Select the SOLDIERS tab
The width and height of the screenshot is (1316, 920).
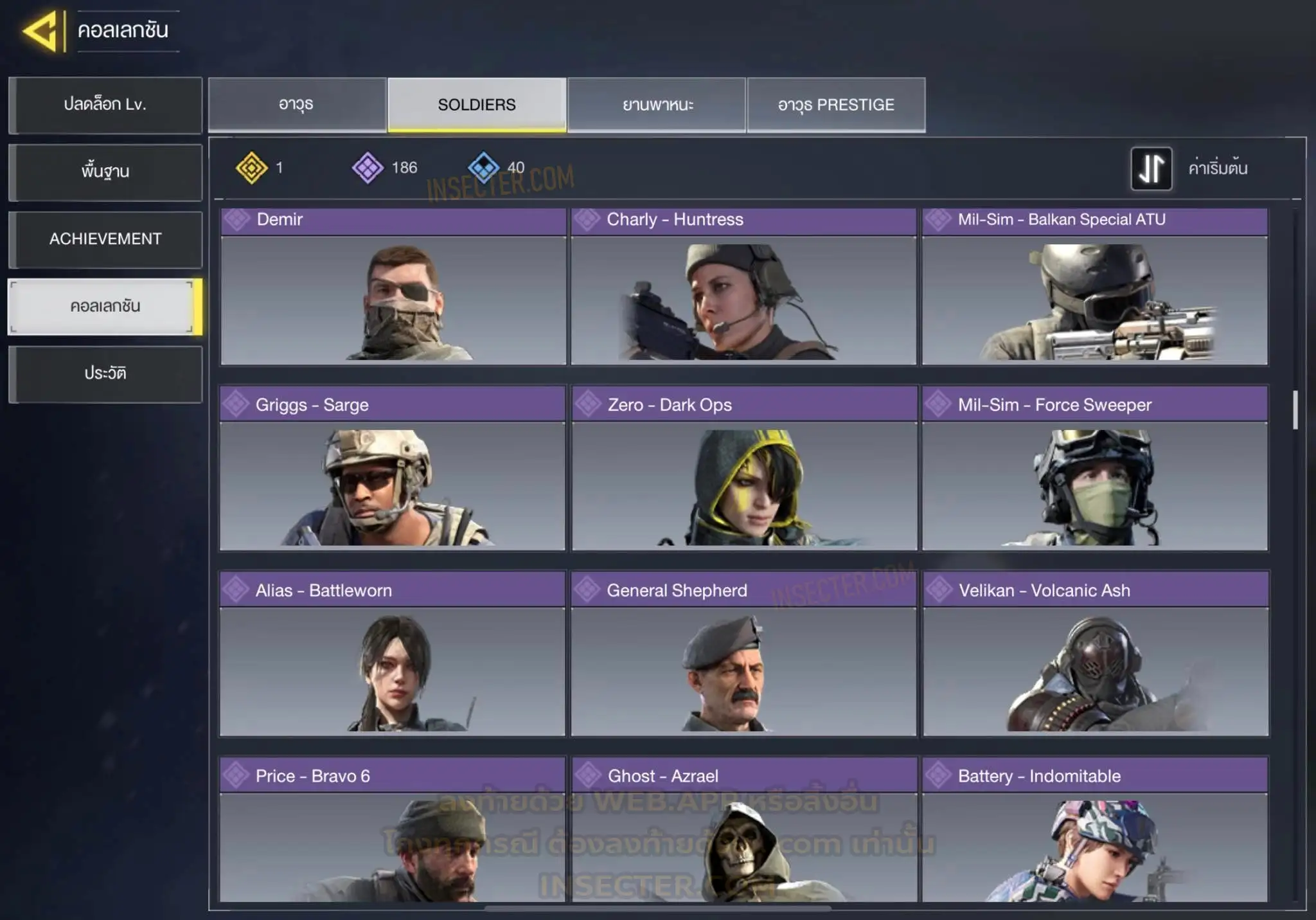477,105
